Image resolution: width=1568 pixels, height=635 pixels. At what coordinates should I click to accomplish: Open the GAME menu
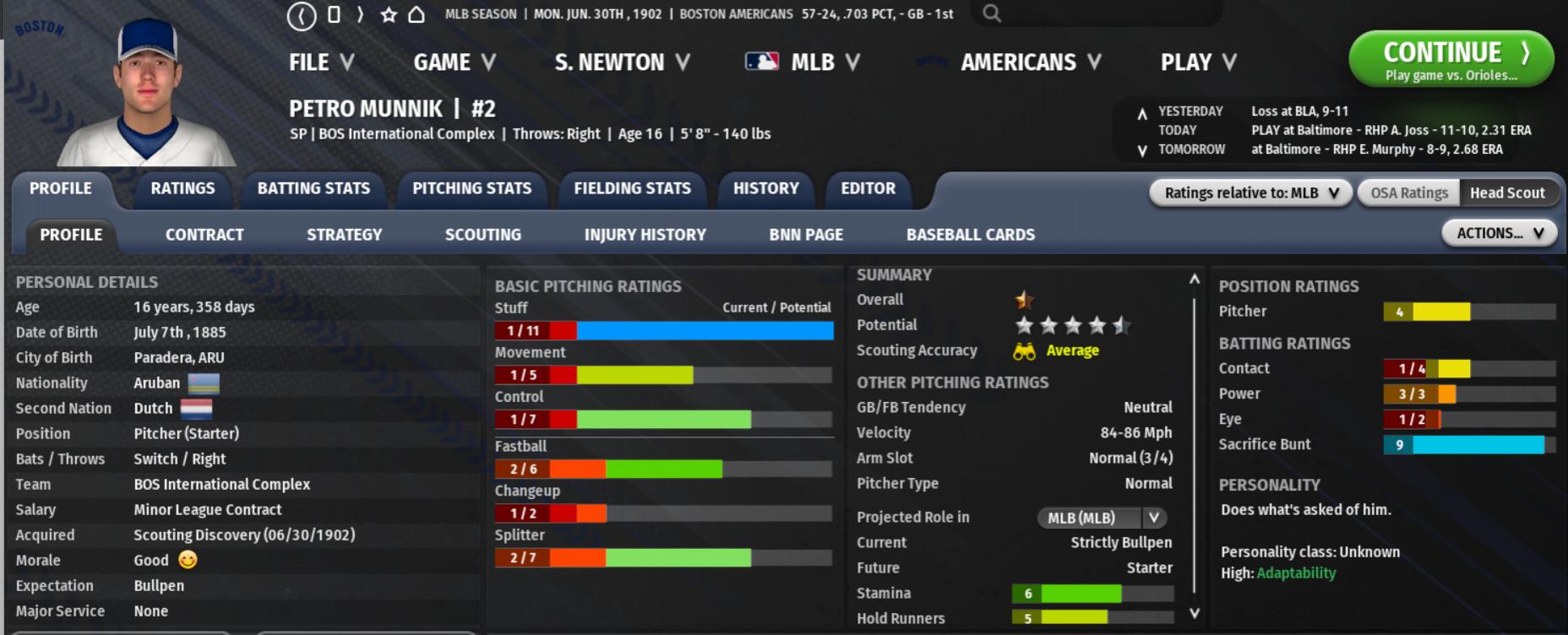[x=454, y=62]
